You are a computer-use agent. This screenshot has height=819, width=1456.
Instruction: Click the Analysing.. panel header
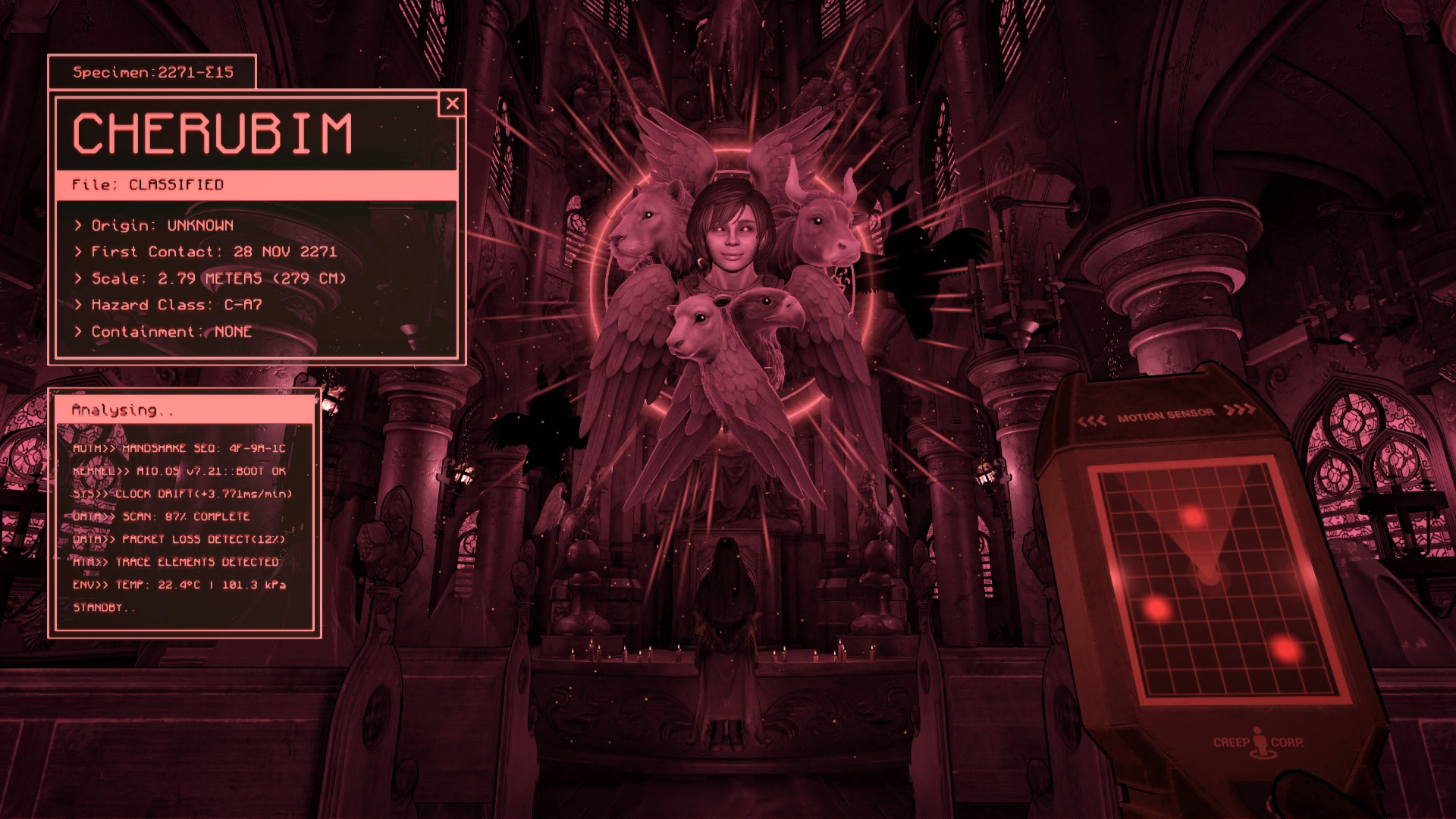pyautogui.click(x=123, y=411)
